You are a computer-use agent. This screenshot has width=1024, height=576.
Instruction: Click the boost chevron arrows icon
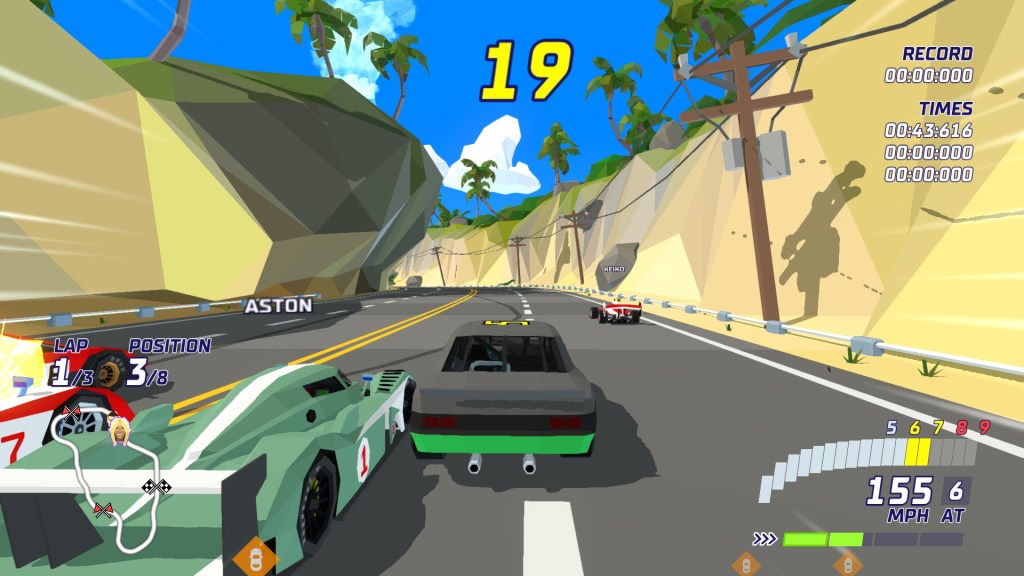click(x=765, y=539)
